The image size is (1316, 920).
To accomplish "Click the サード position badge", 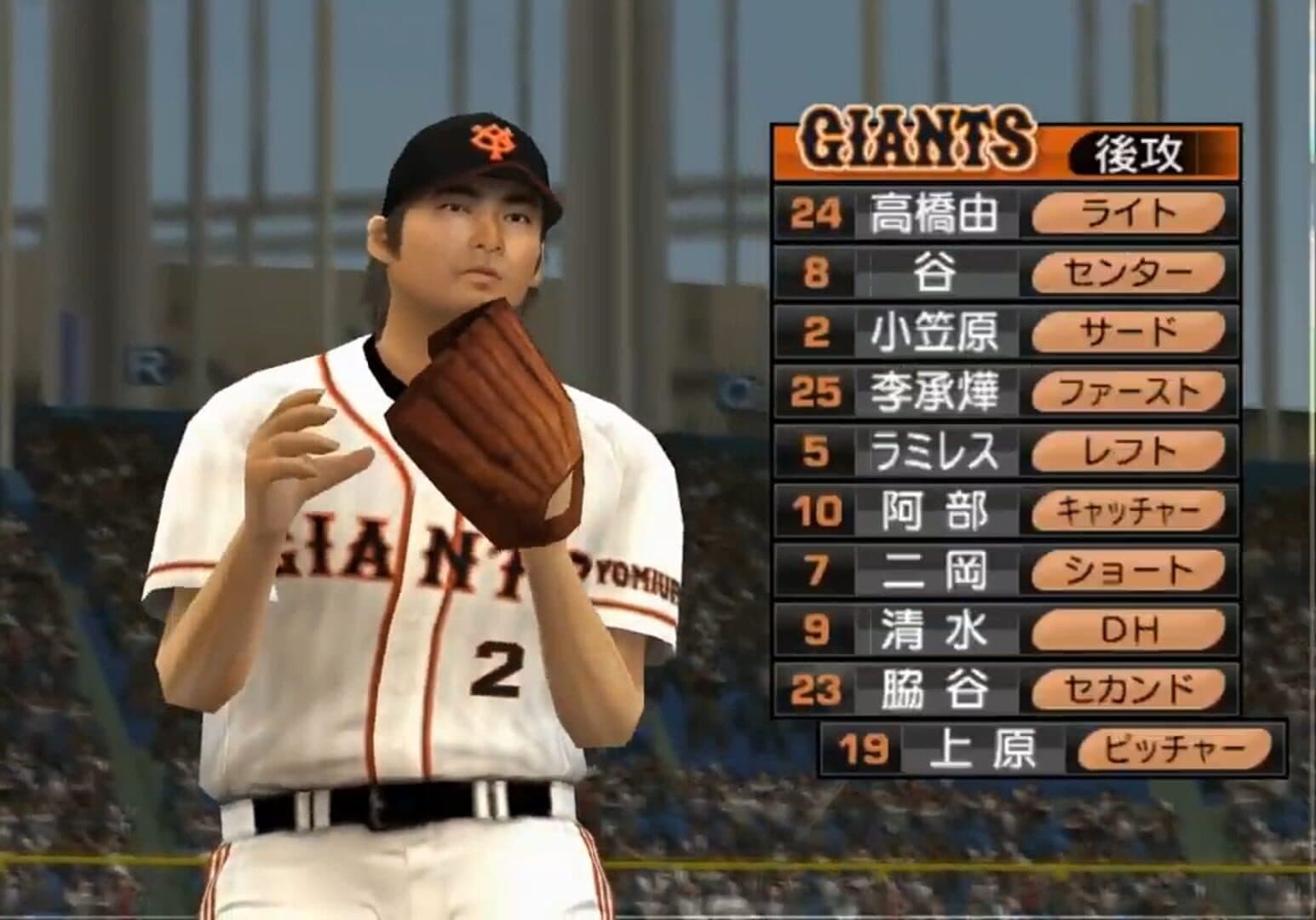I will click(x=1128, y=332).
